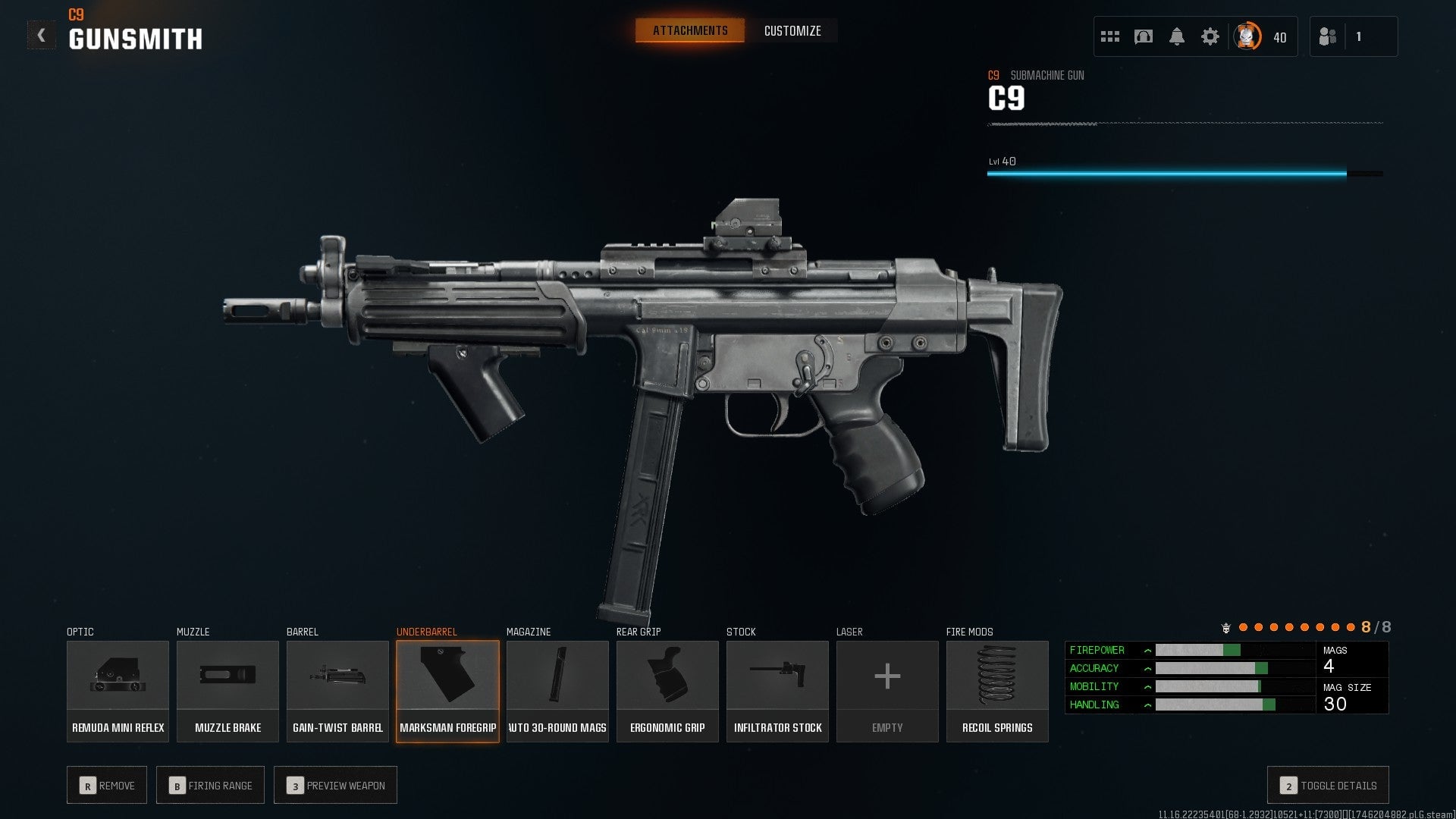Check notifications via the bell icon
The image size is (1456, 819).
tap(1178, 36)
